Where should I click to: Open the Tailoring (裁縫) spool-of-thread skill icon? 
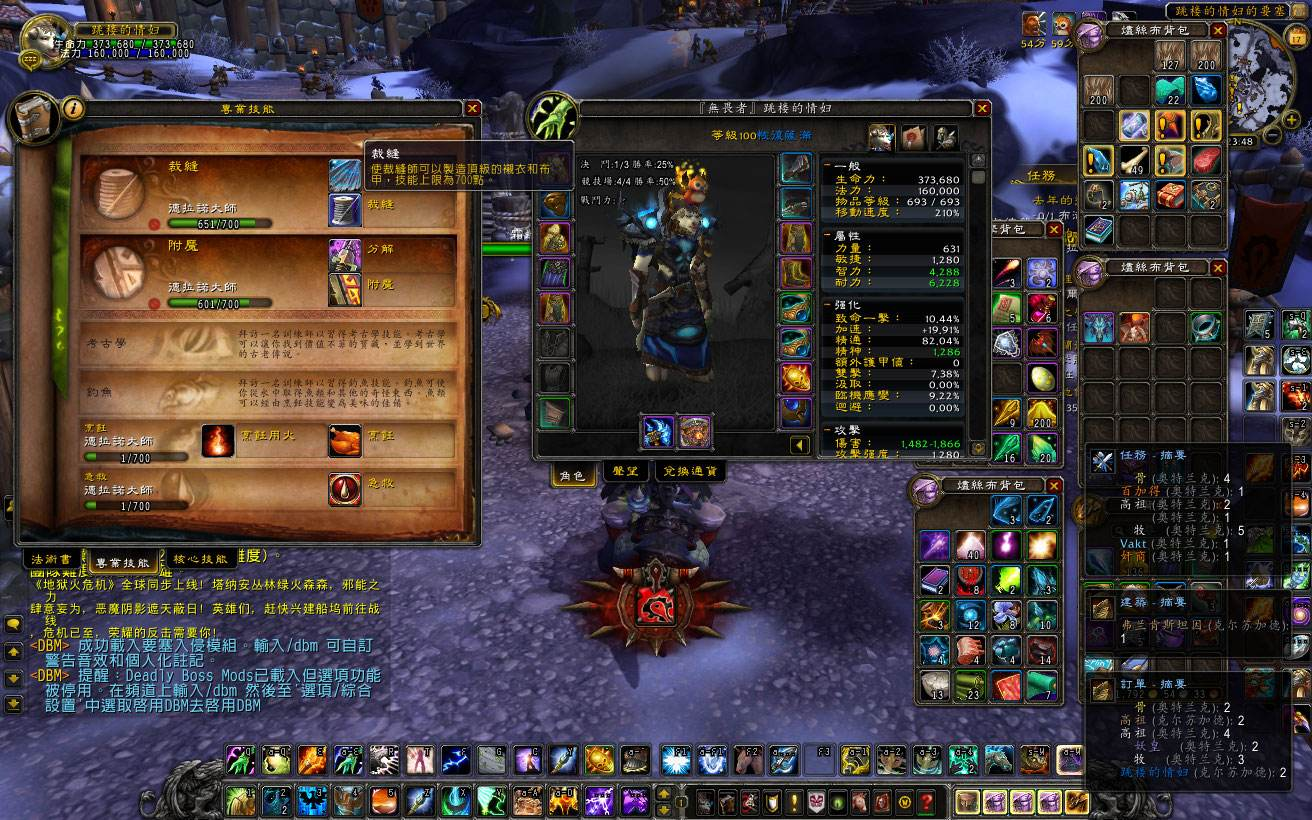[x=345, y=209]
